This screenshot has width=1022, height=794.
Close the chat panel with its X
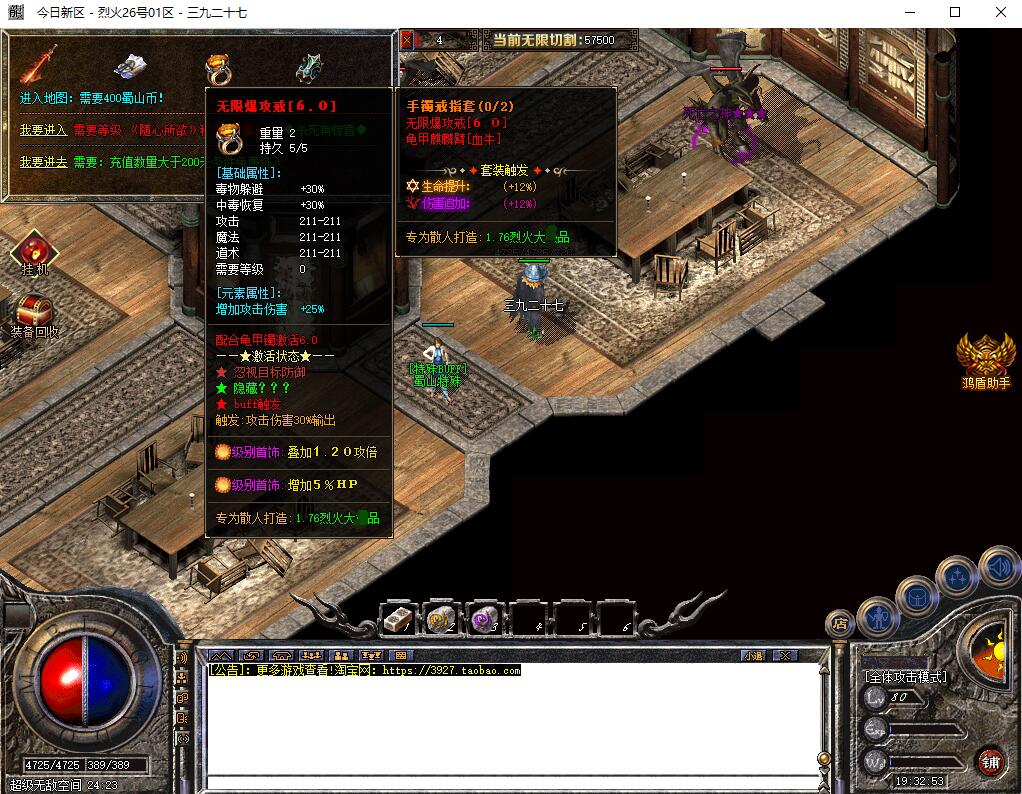[x=786, y=655]
